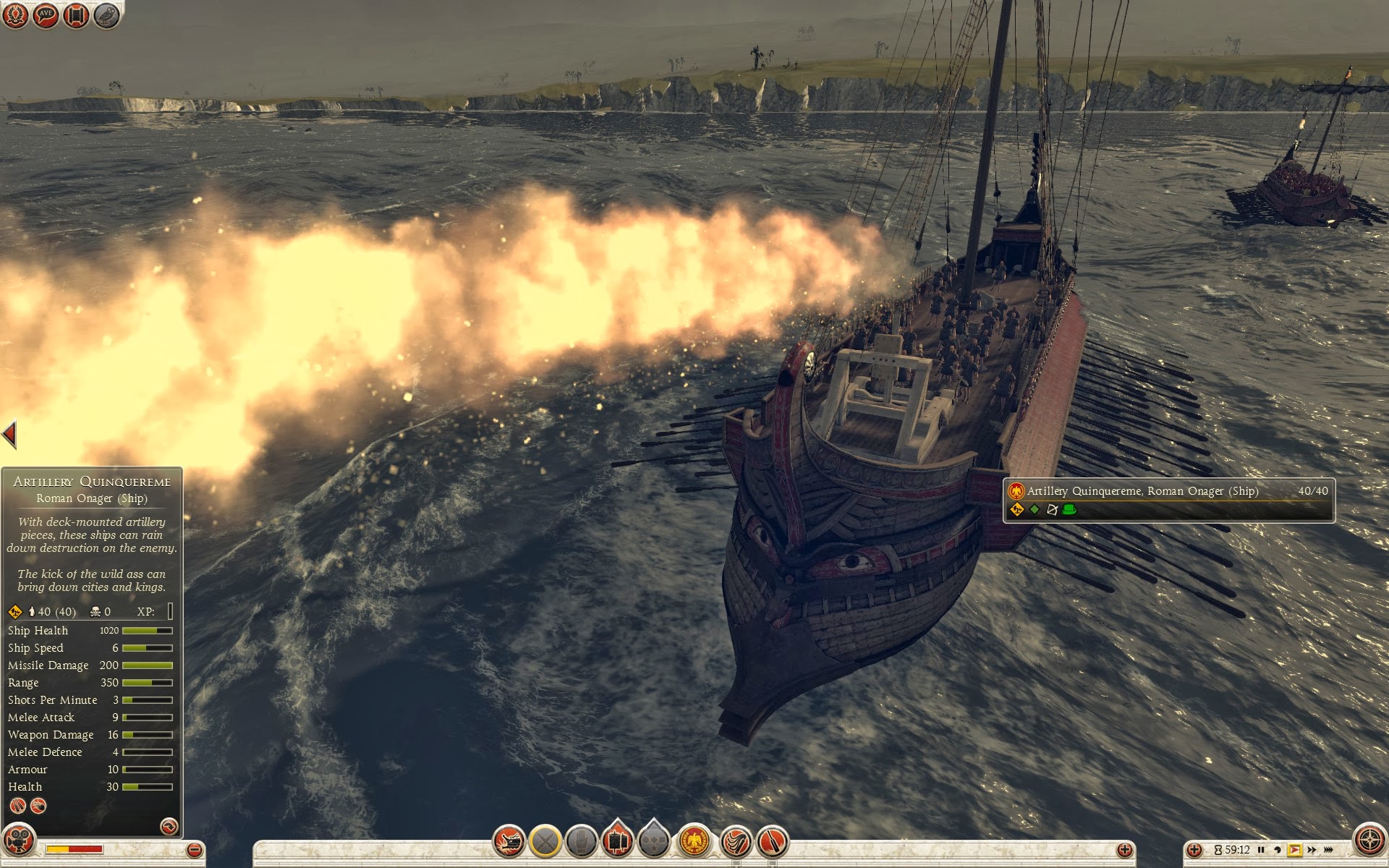Activate the flaming ram ship ability
The width and height of the screenshot is (1389, 868).
(509, 841)
